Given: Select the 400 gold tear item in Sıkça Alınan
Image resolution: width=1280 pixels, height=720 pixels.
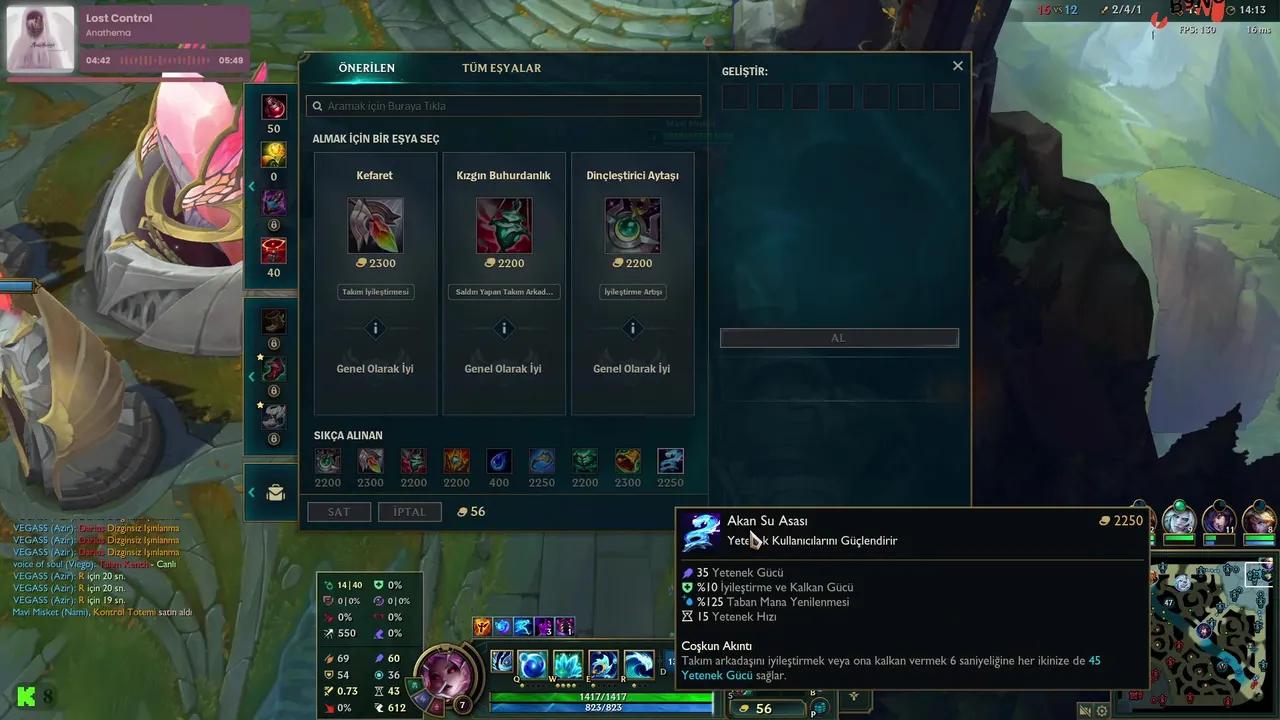Looking at the screenshot, I should [x=499, y=461].
